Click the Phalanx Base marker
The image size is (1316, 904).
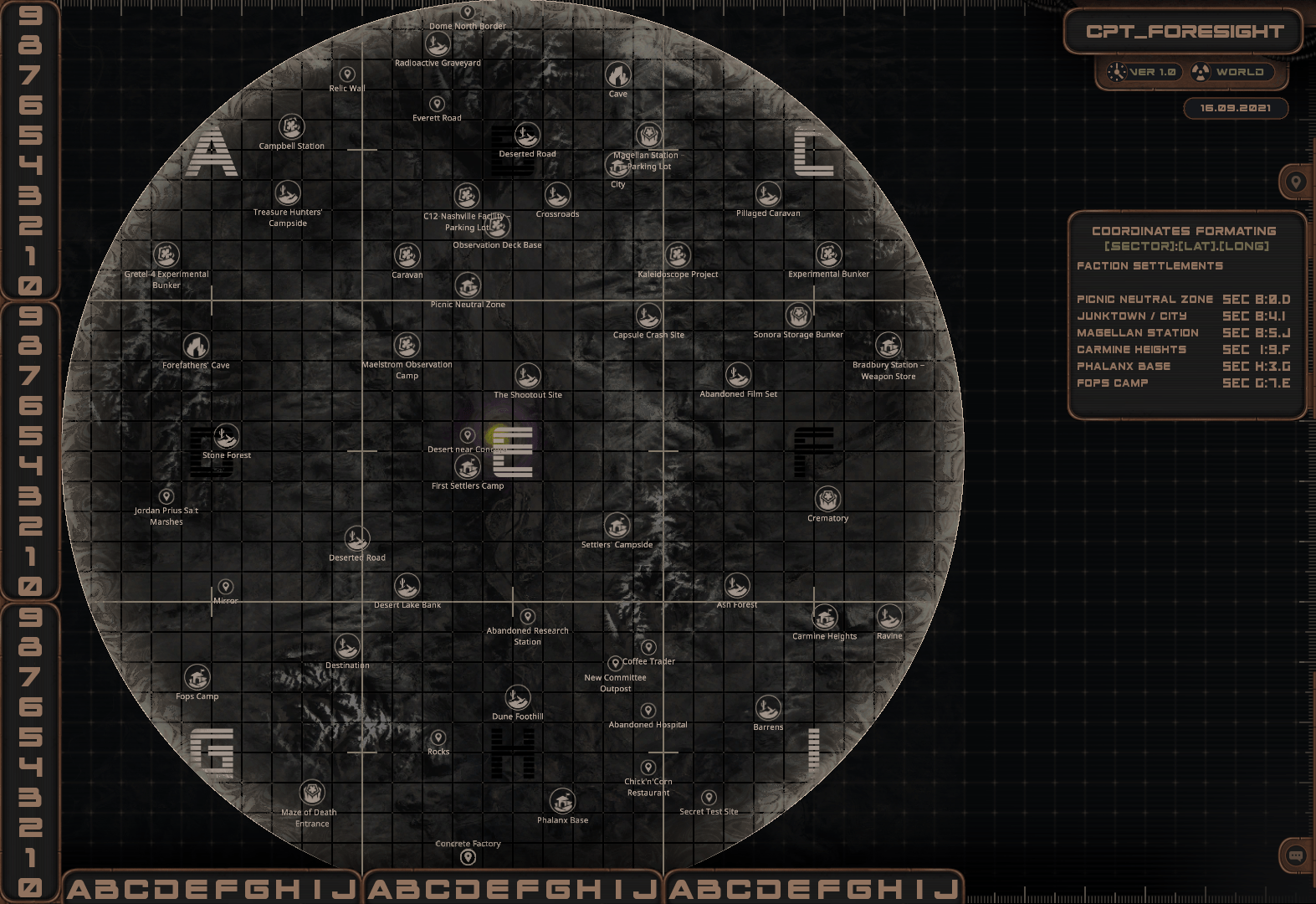point(563,802)
